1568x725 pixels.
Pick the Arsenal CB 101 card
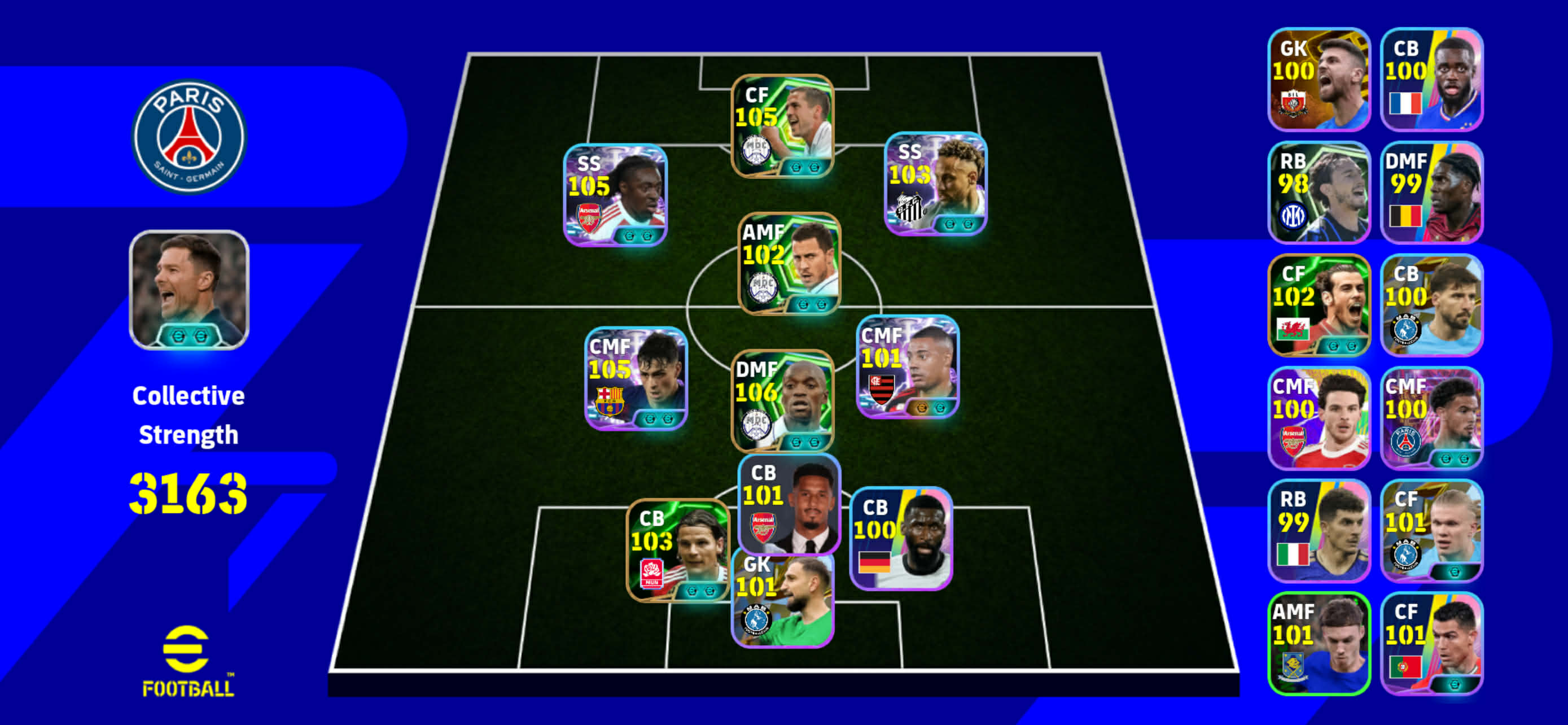[789, 504]
